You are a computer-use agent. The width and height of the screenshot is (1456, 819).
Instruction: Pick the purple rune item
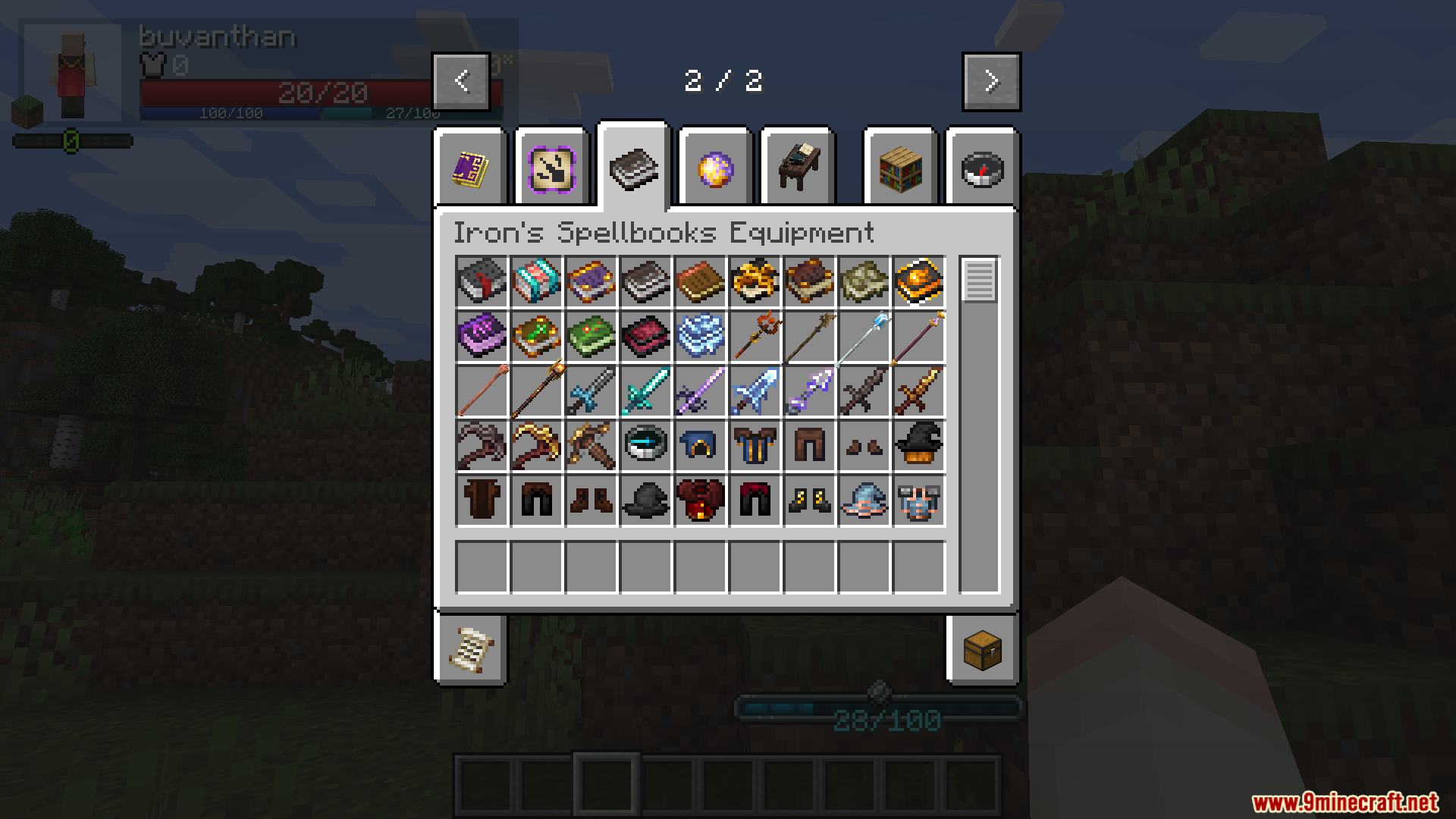[x=481, y=336]
